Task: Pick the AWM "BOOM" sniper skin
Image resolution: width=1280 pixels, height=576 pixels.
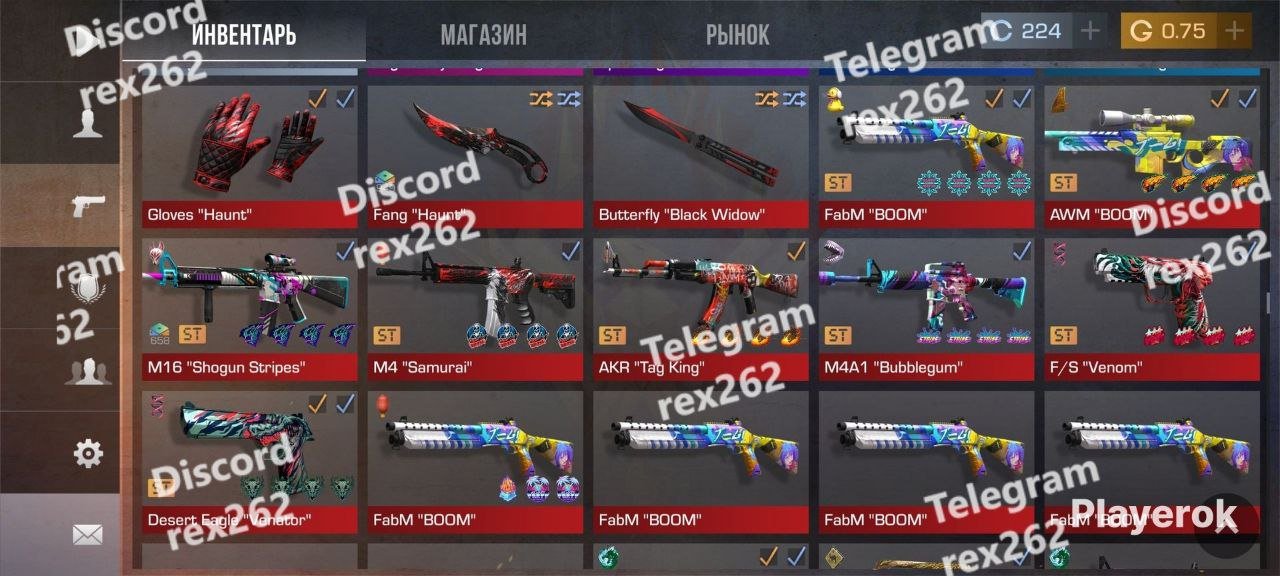Action: [1152, 156]
